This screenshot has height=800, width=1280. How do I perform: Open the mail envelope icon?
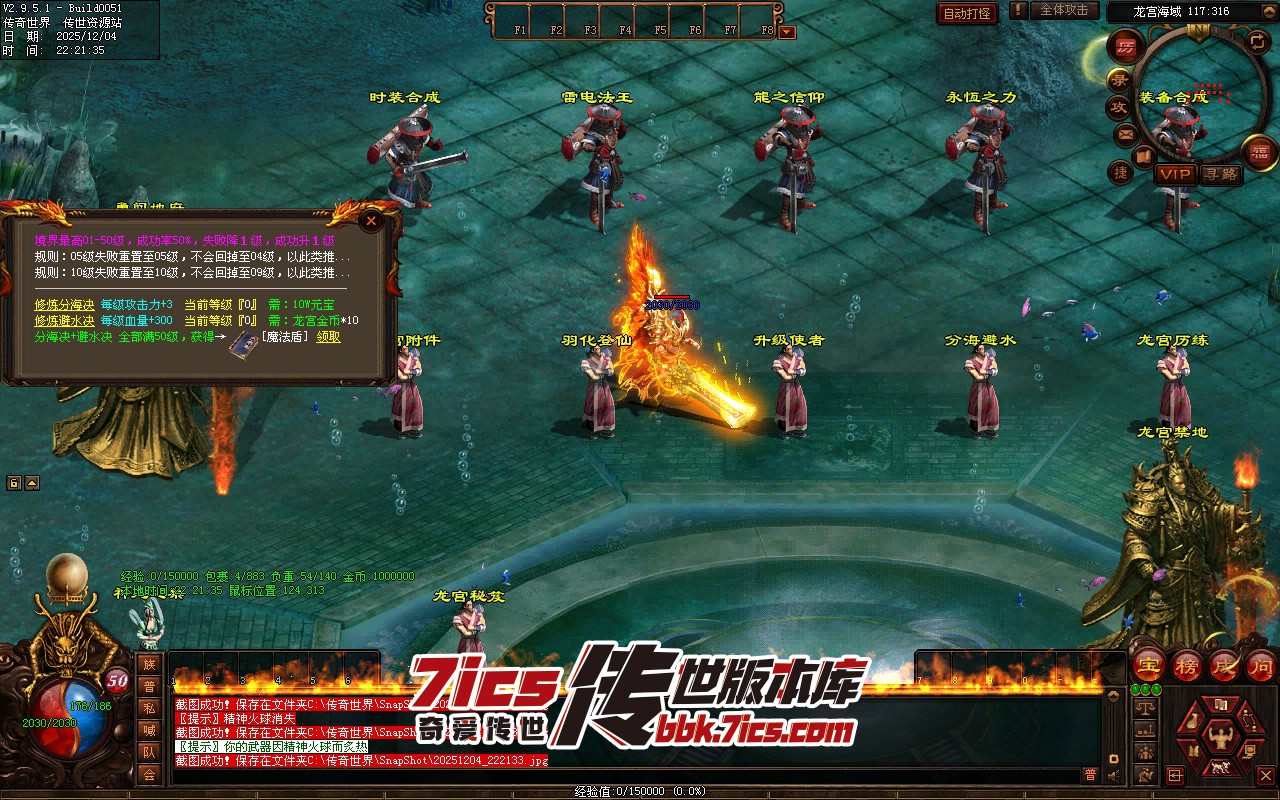pos(1126,134)
